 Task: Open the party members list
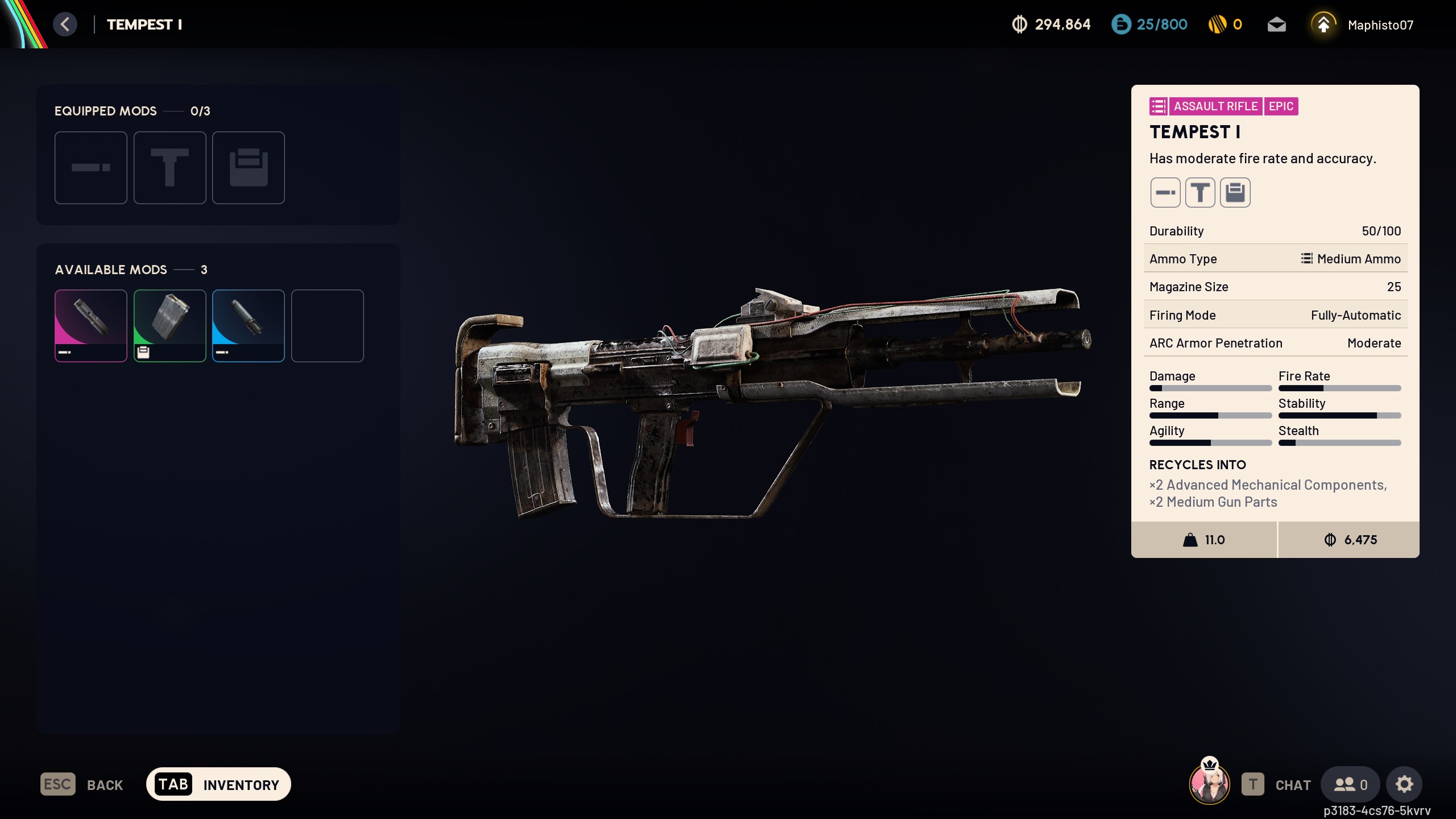point(1350,784)
